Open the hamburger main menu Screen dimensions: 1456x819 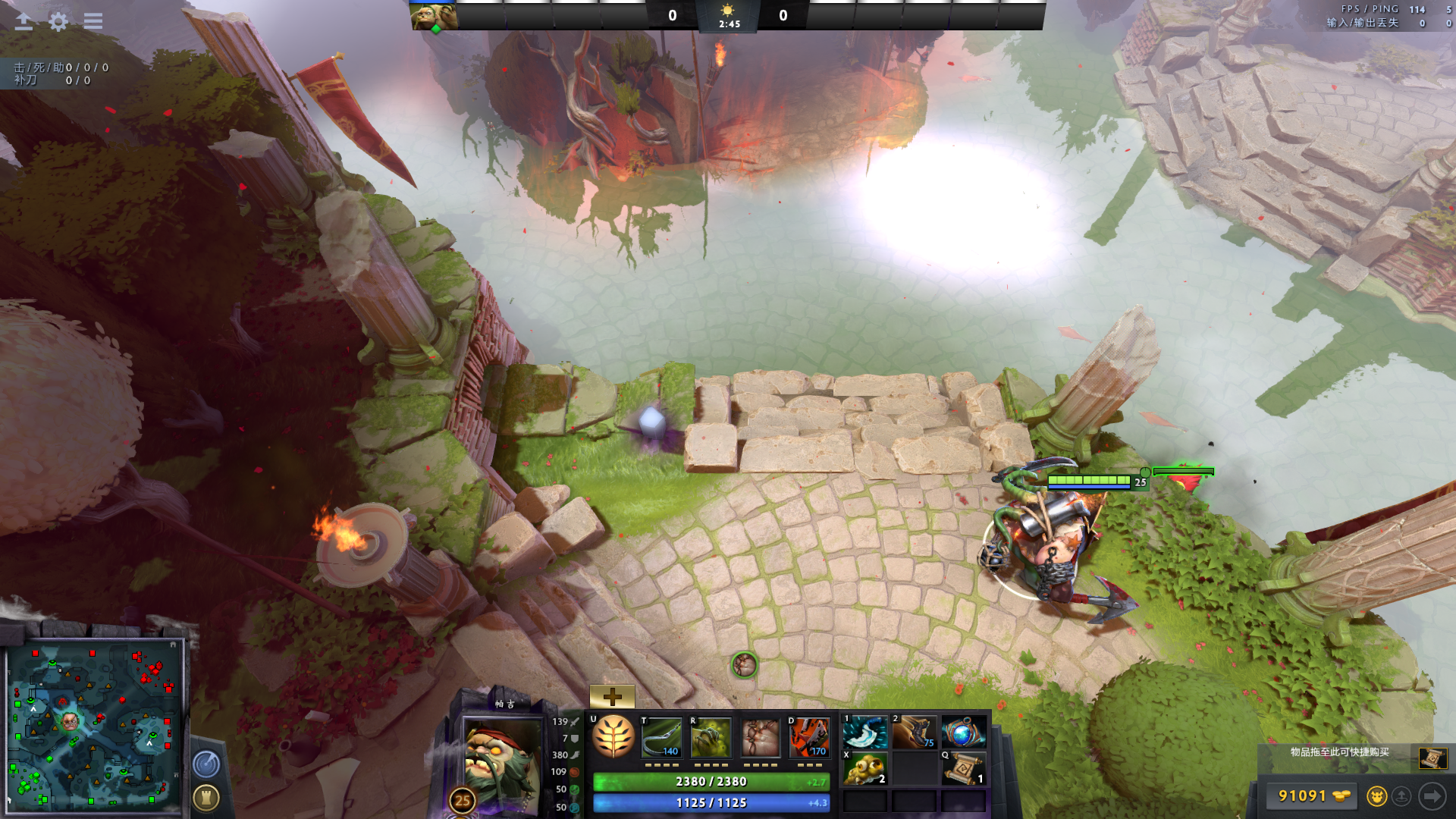click(x=93, y=21)
